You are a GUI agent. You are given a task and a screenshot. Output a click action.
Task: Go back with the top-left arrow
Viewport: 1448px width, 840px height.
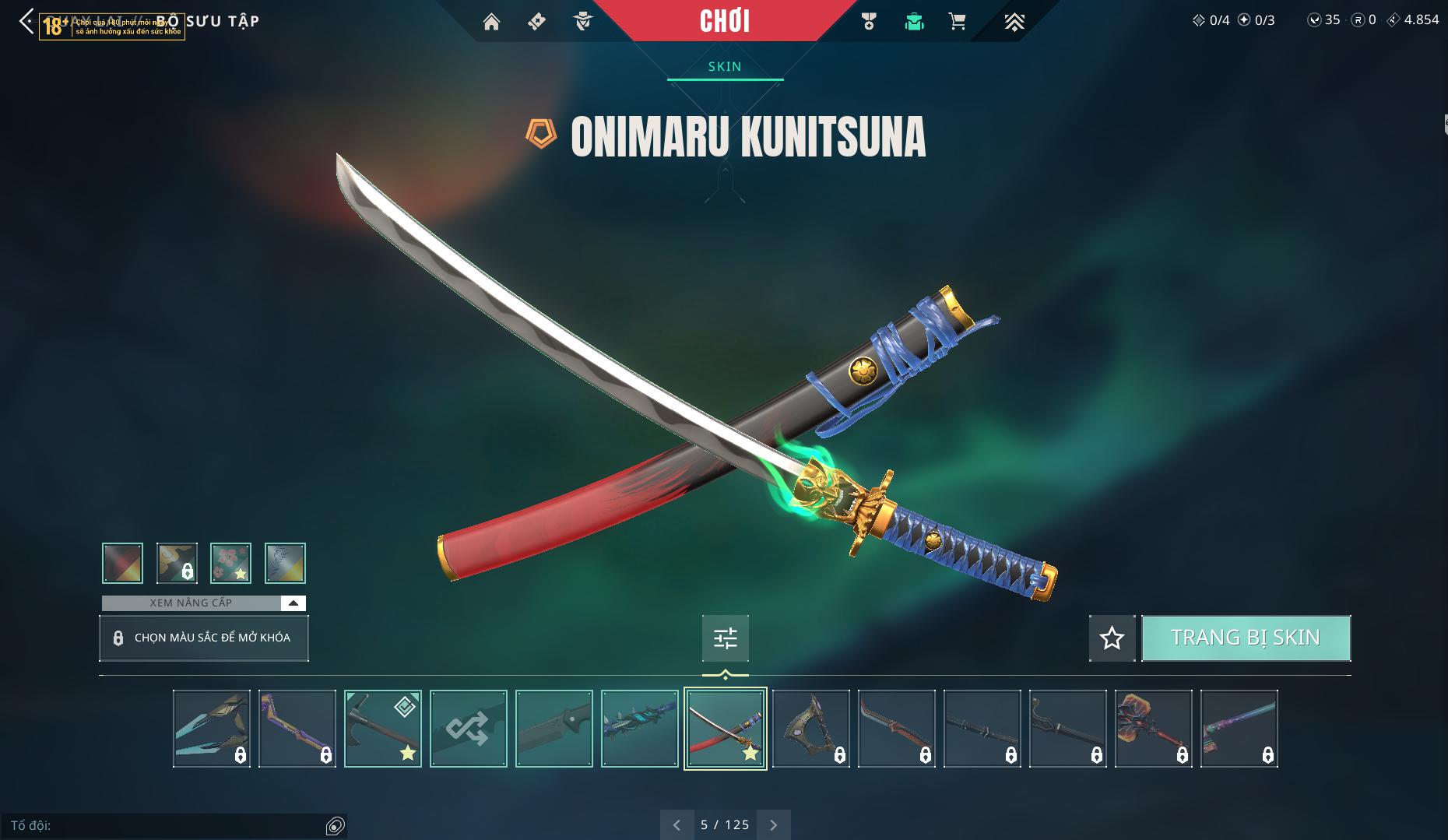tap(26, 21)
